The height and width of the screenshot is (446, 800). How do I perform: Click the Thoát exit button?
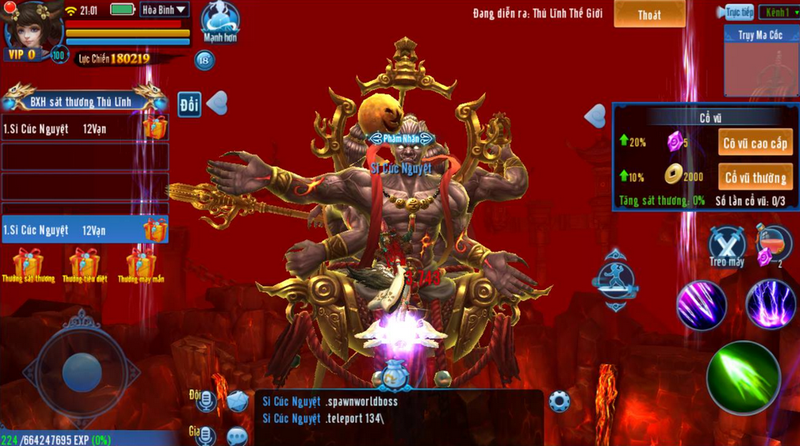(x=649, y=14)
